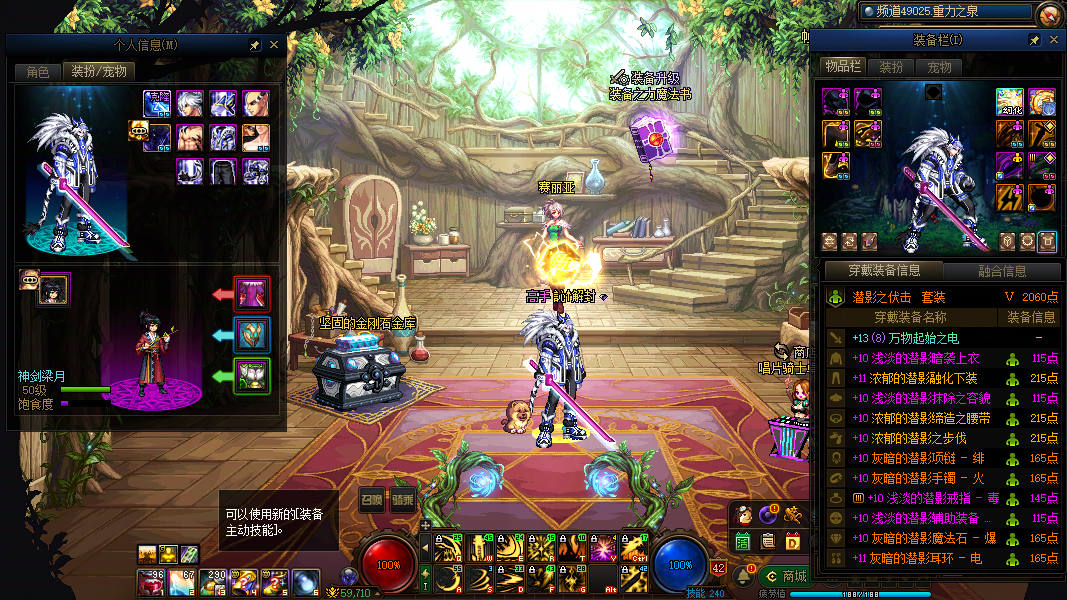
Task: Click the 召唤 summon button
Action: click(372, 501)
